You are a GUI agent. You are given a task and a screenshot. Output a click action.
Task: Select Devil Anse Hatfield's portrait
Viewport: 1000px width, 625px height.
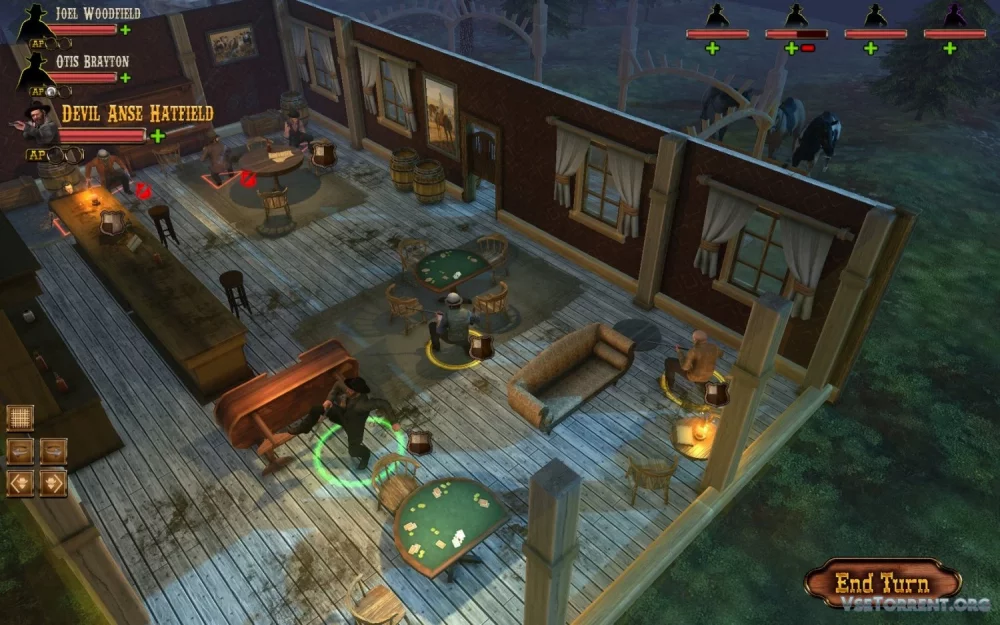(40, 123)
